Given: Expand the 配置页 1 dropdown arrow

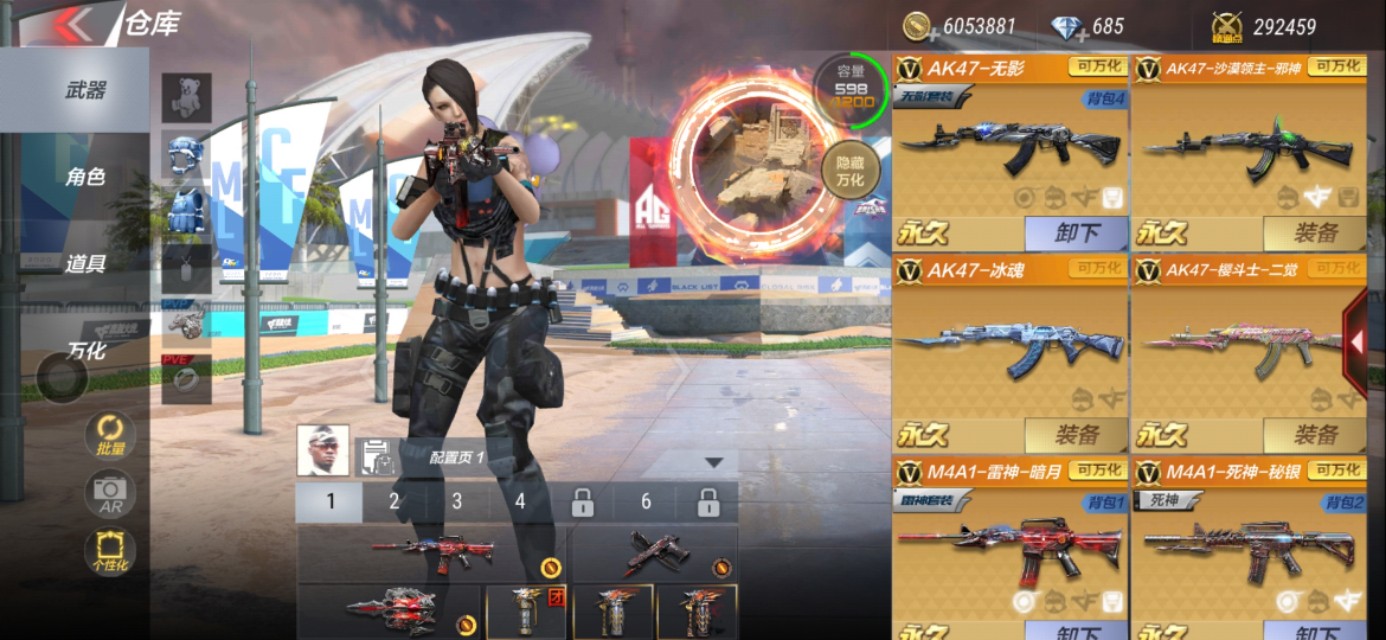Looking at the screenshot, I should (x=713, y=462).
